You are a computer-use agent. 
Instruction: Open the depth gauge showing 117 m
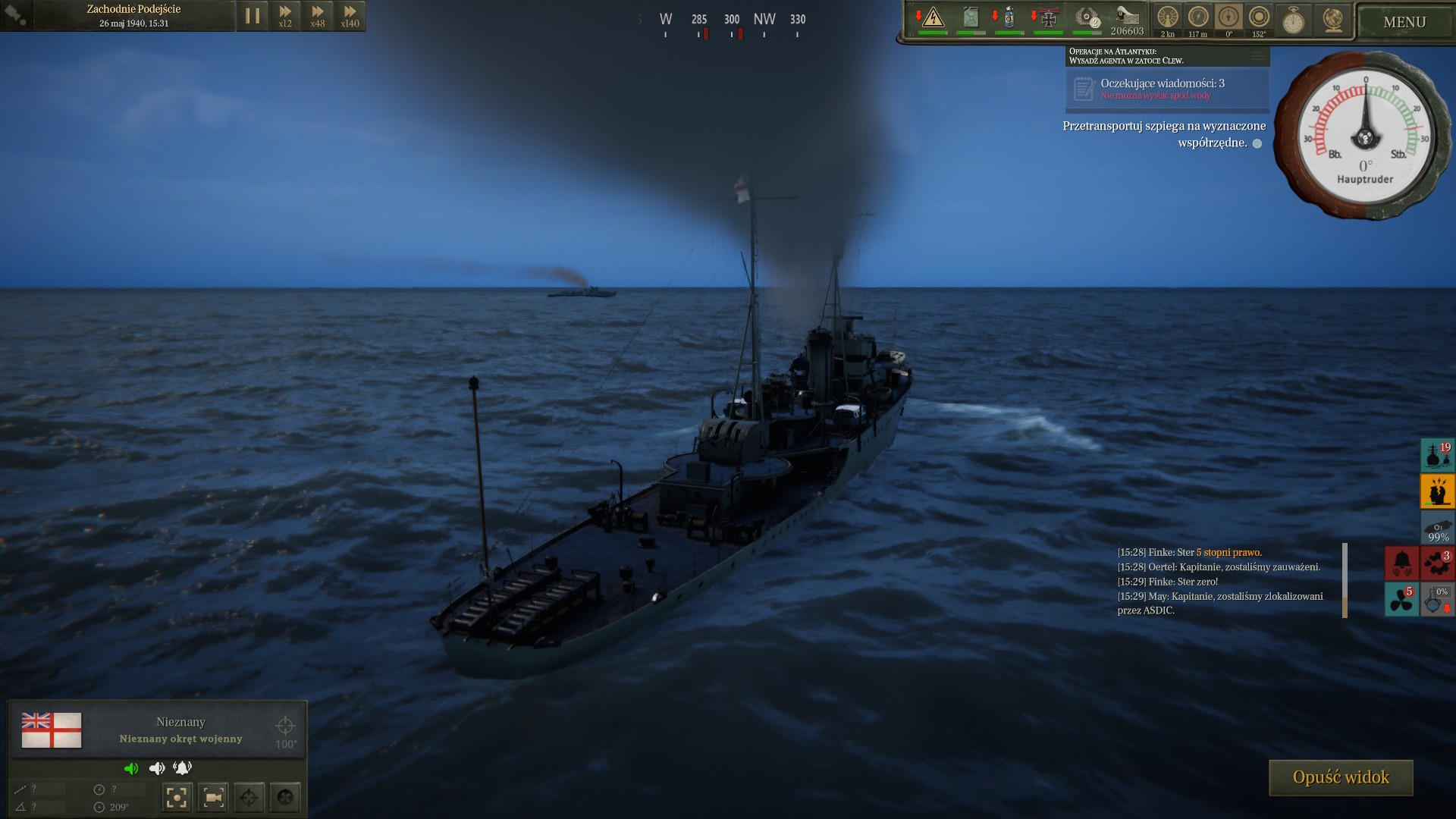click(x=1198, y=17)
